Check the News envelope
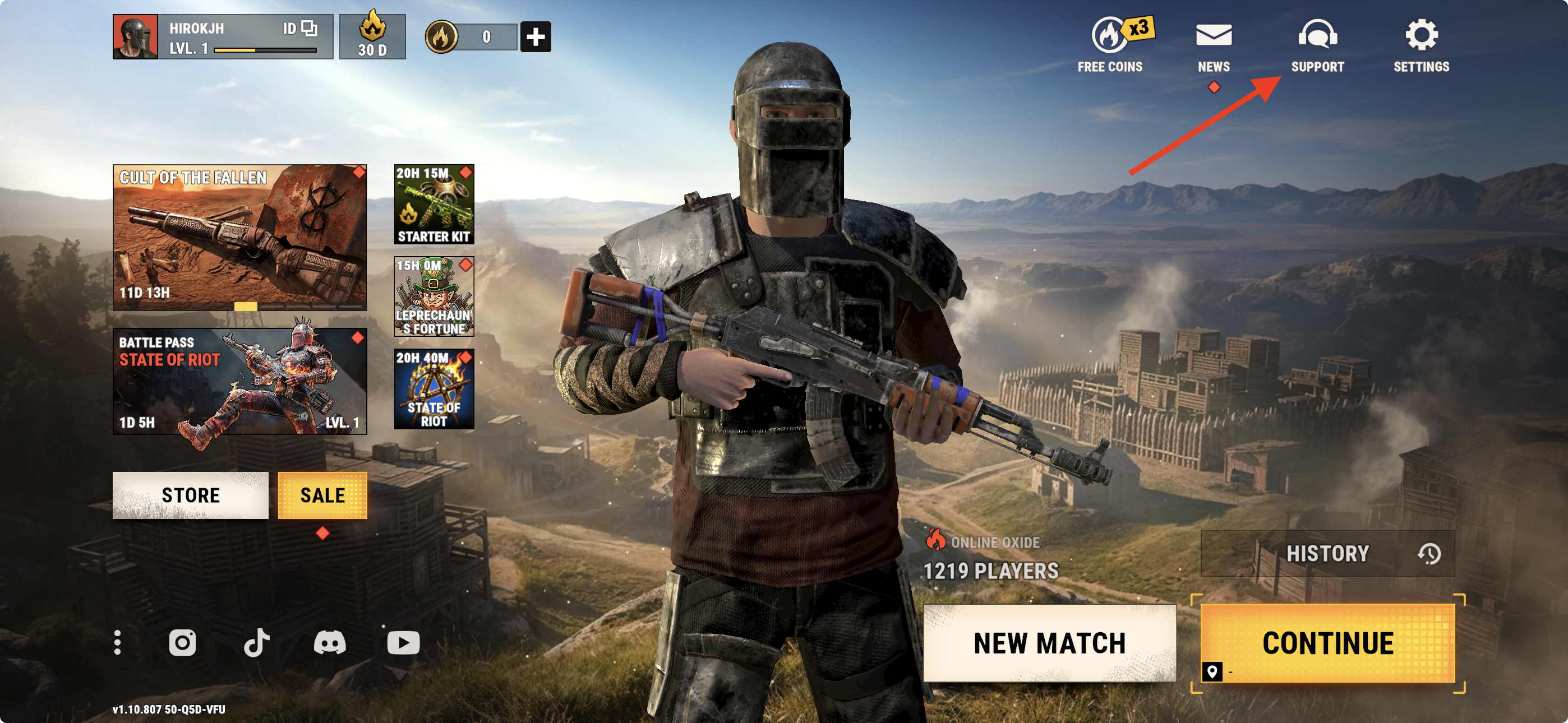 pyautogui.click(x=1214, y=44)
